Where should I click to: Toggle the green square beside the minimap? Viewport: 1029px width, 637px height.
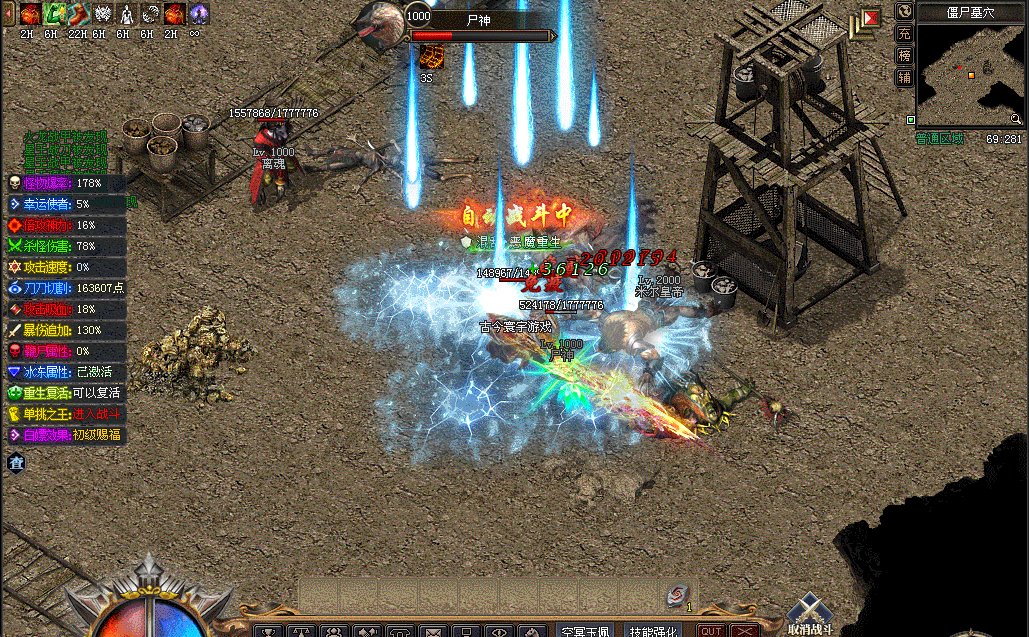911,120
